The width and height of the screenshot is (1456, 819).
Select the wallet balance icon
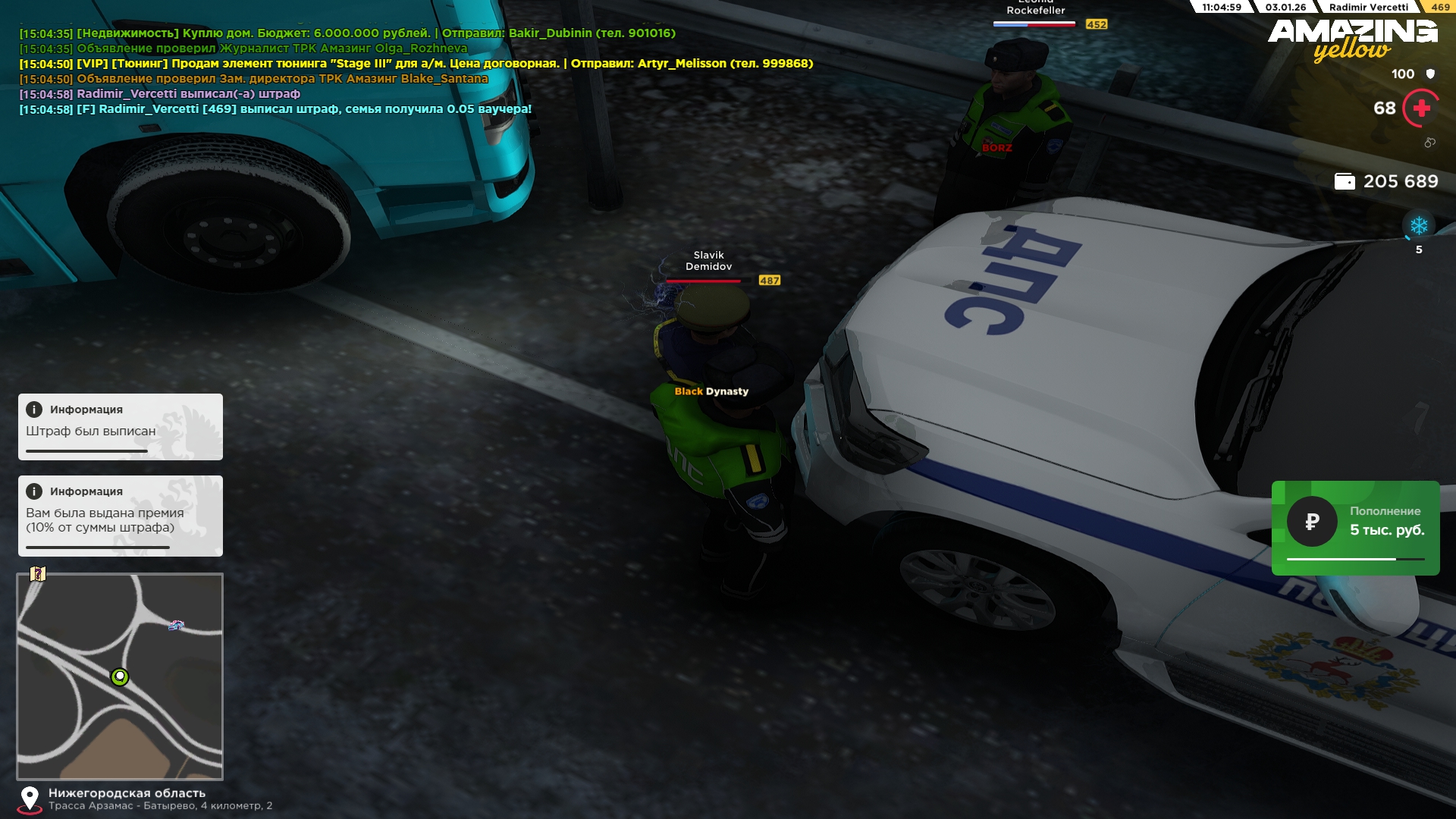1345,181
